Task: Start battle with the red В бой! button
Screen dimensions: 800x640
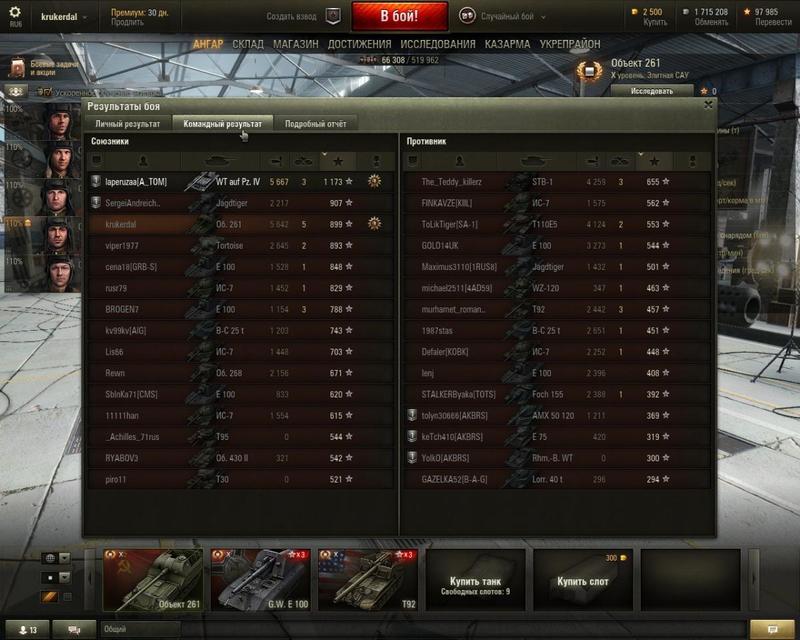Action: click(x=399, y=16)
